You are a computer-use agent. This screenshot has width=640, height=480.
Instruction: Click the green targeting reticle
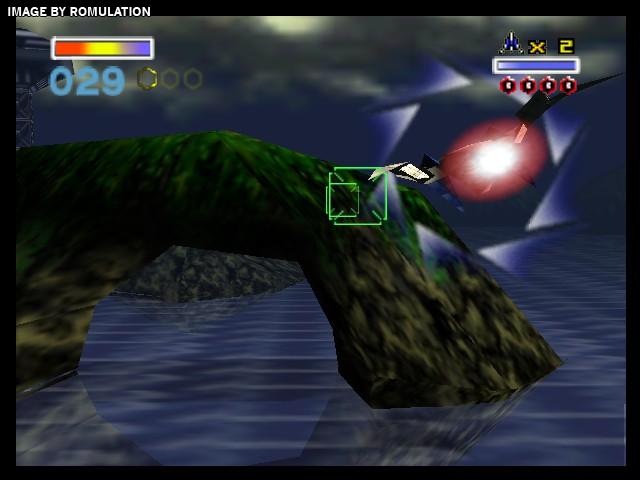357,196
